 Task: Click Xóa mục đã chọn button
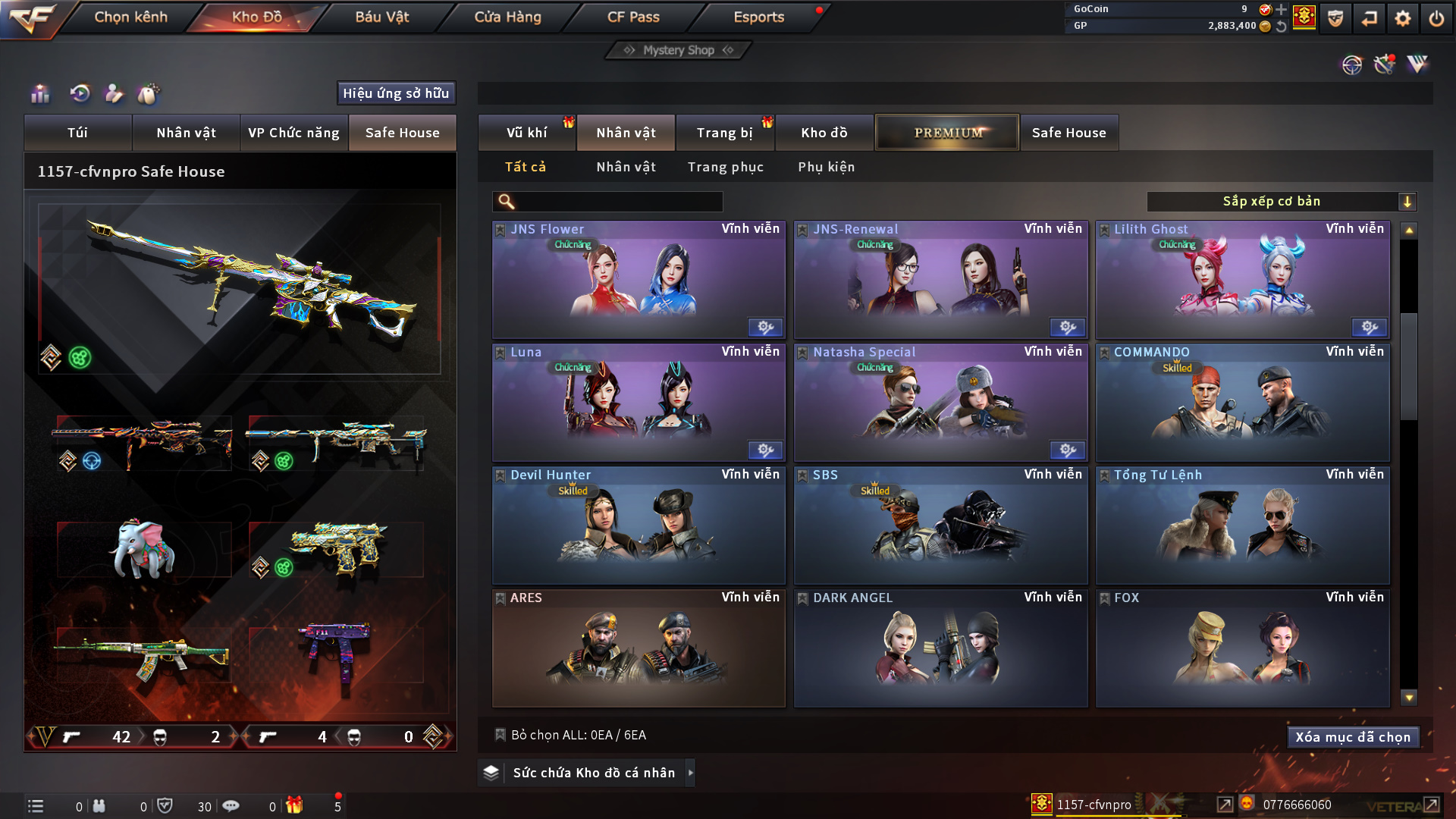click(x=1353, y=737)
